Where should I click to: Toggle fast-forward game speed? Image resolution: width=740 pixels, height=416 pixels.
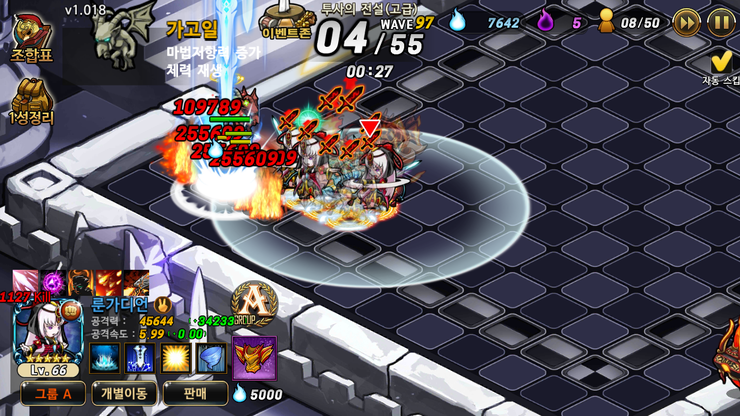point(686,21)
